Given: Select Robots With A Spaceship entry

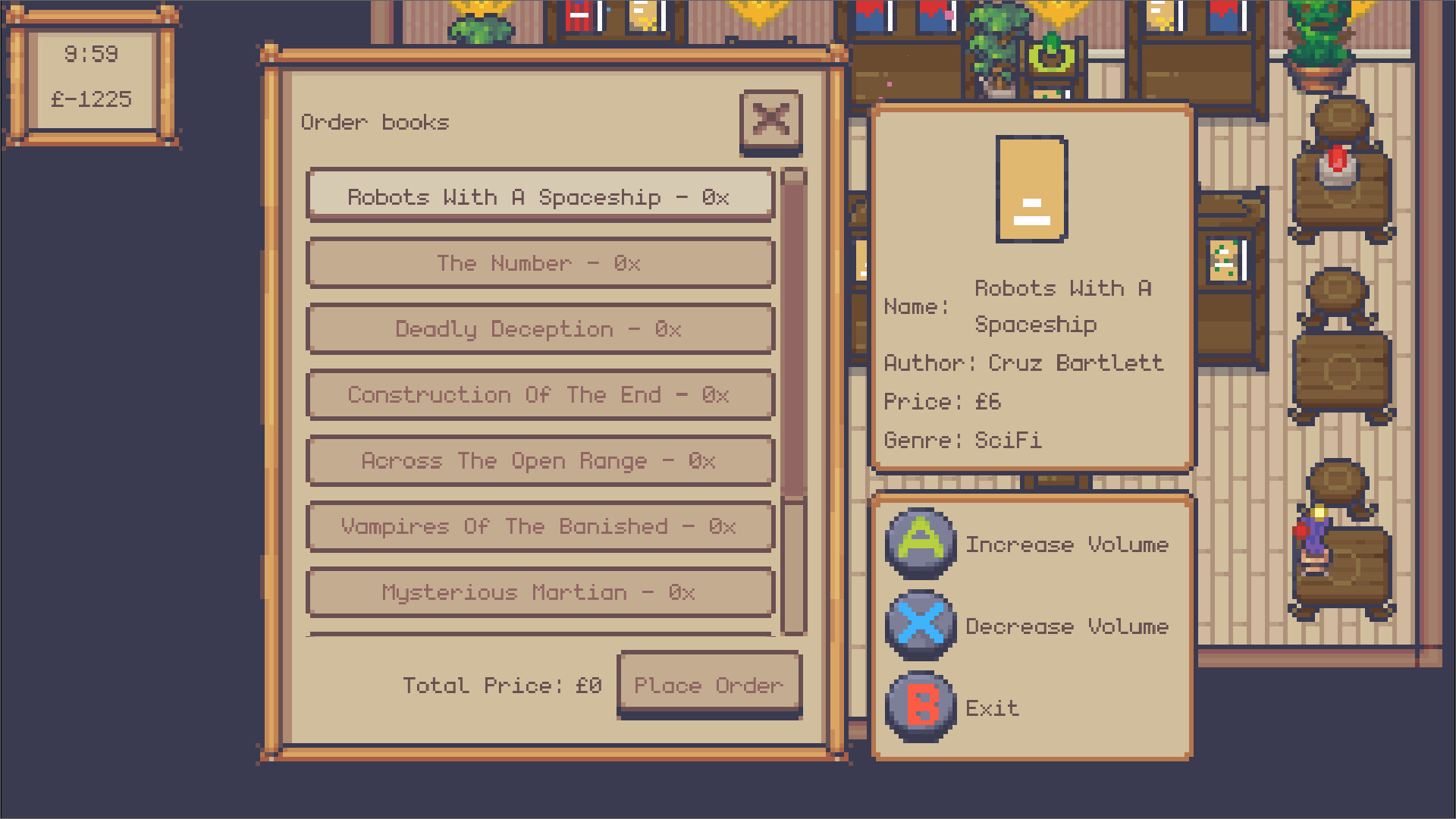Looking at the screenshot, I should (x=538, y=196).
